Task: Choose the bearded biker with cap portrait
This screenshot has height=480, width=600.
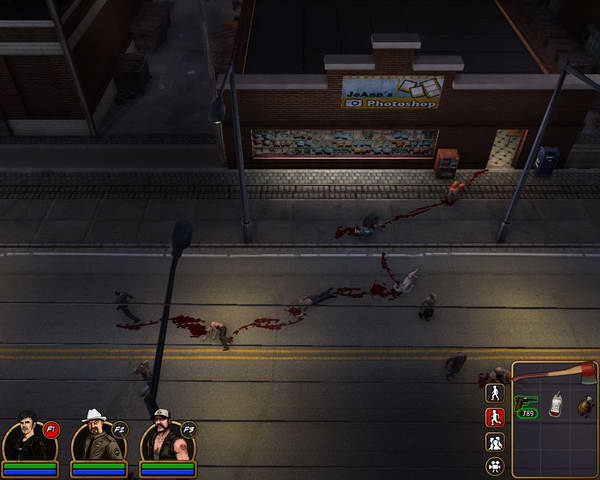Action: (x=165, y=440)
